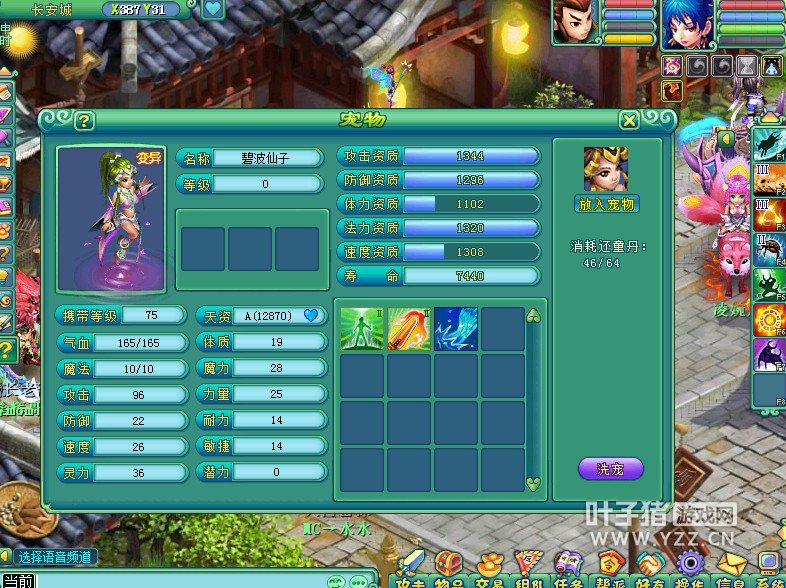Open the 选择语音频道 voice channel selector

coord(56,556)
